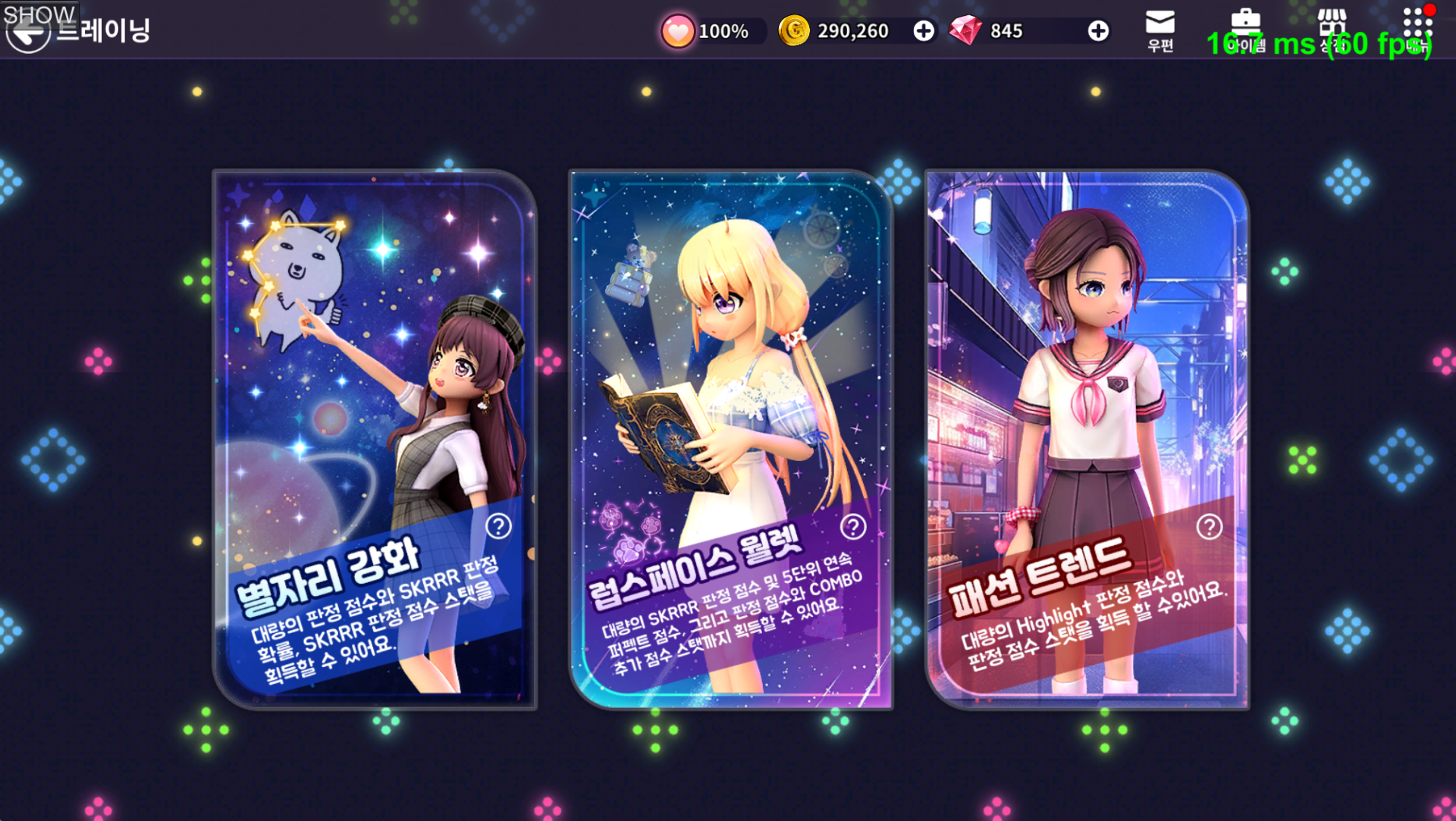Screen dimensions: 1456x821
Task: Open the 우편 mailbox
Action: [1159, 30]
